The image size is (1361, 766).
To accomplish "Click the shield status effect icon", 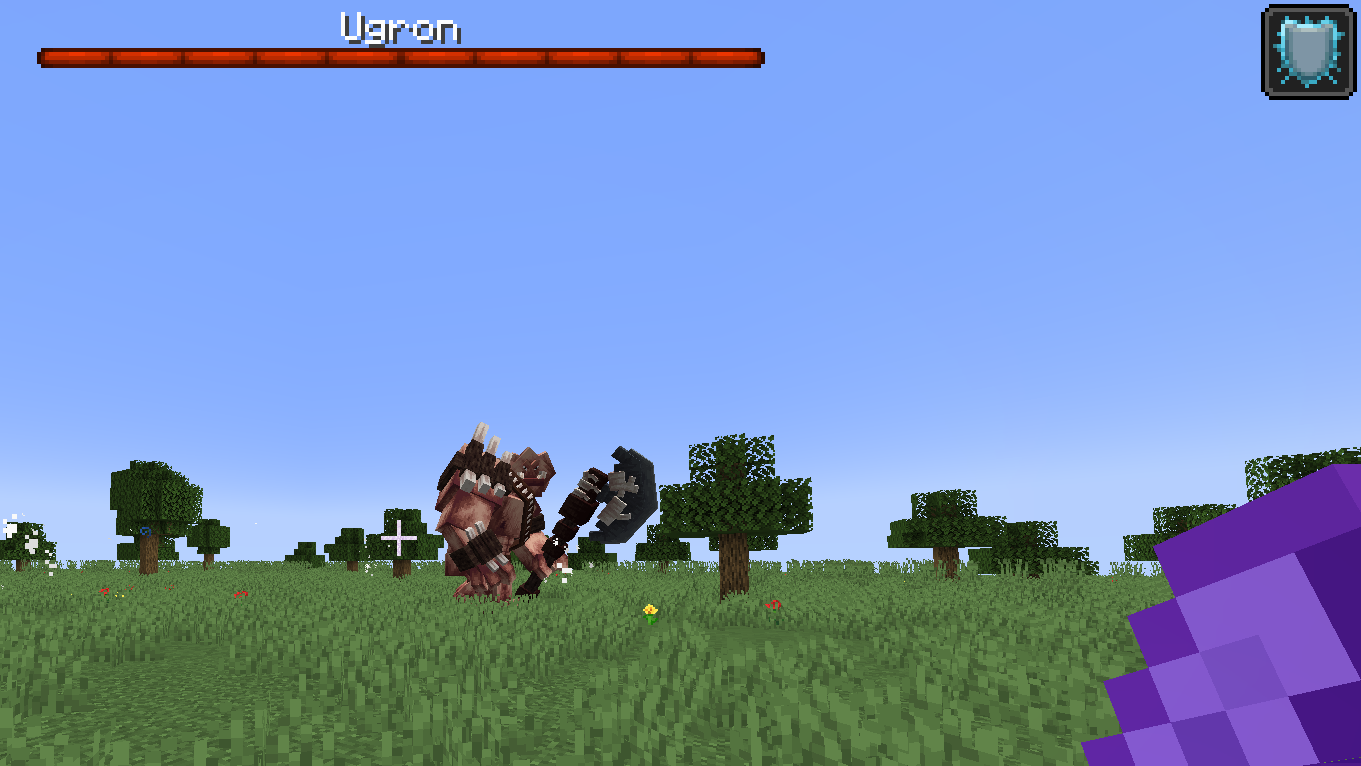I will point(1307,48).
